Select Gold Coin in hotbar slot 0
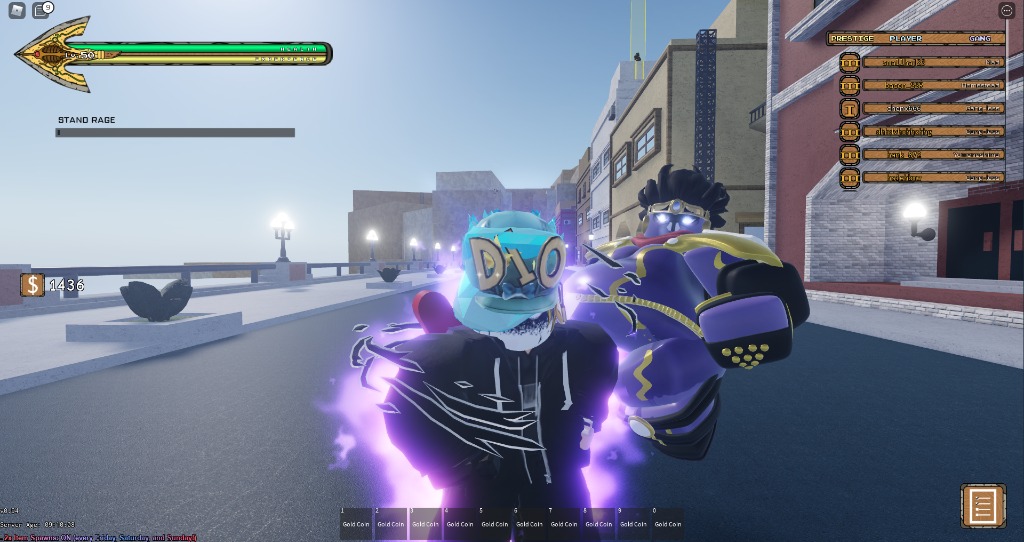1024x542 pixels. pyautogui.click(x=667, y=523)
